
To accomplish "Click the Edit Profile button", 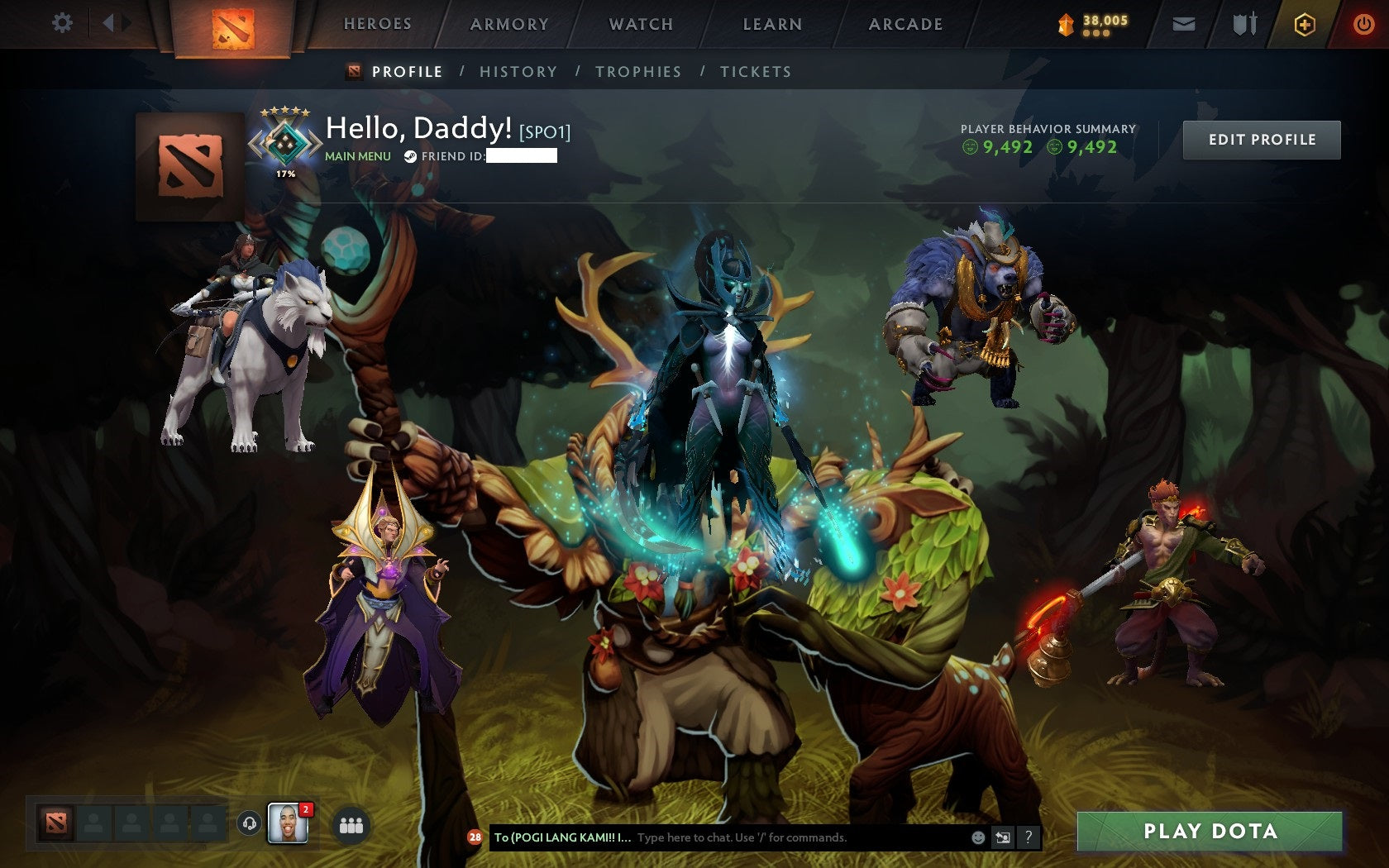I will [x=1262, y=140].
